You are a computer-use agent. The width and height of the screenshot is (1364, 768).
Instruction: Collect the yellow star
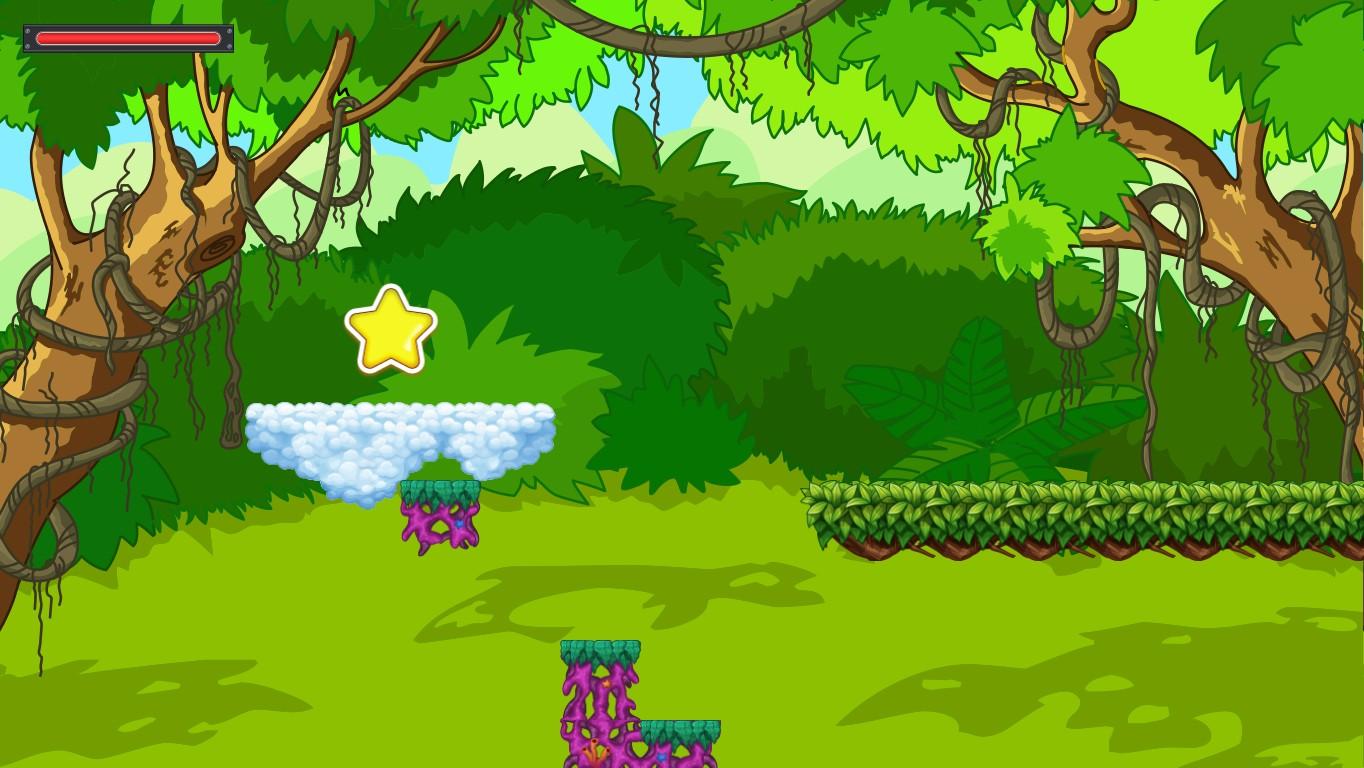click(x=391, y=330)
